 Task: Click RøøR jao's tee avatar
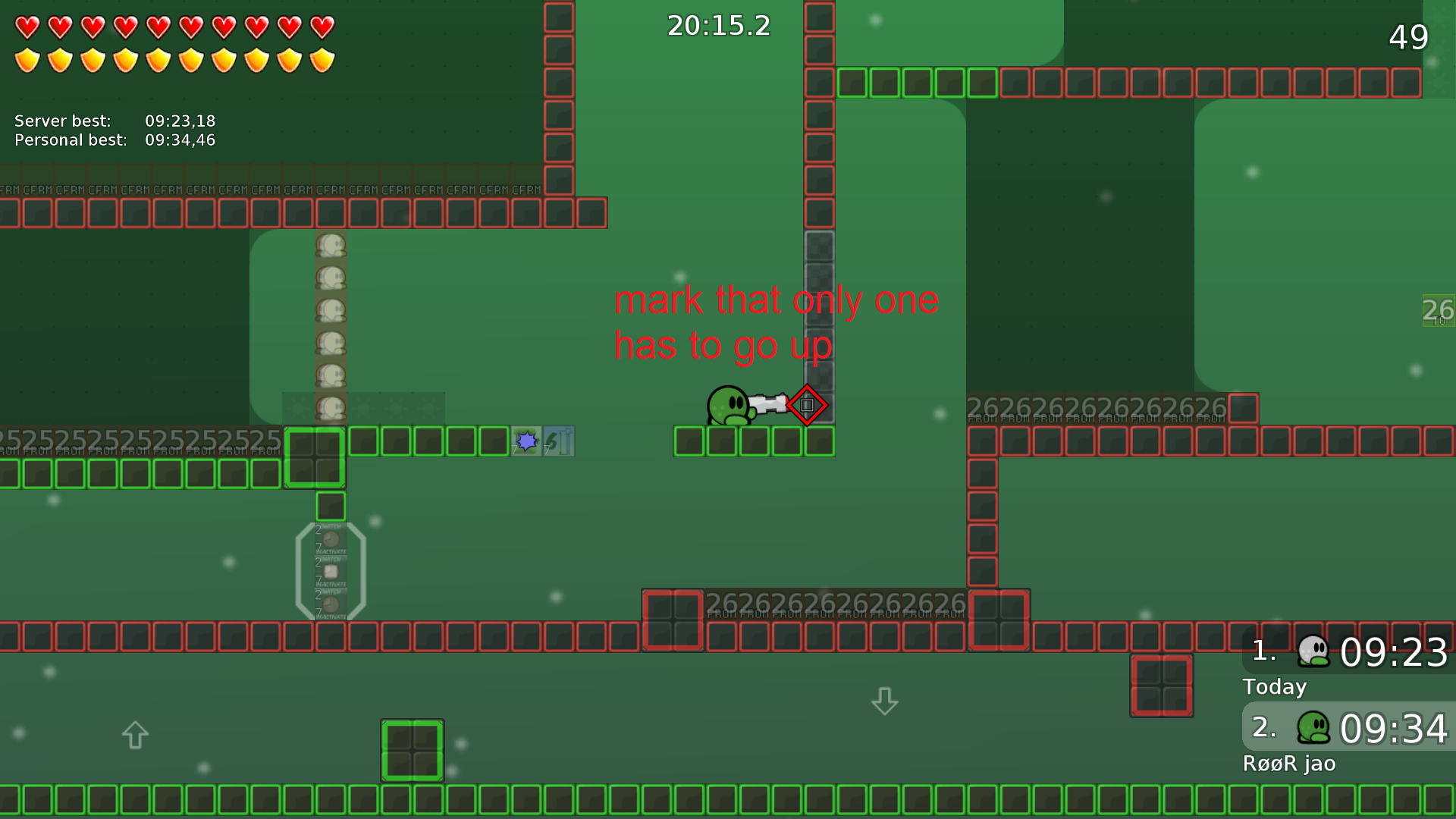click(1314, 729)
